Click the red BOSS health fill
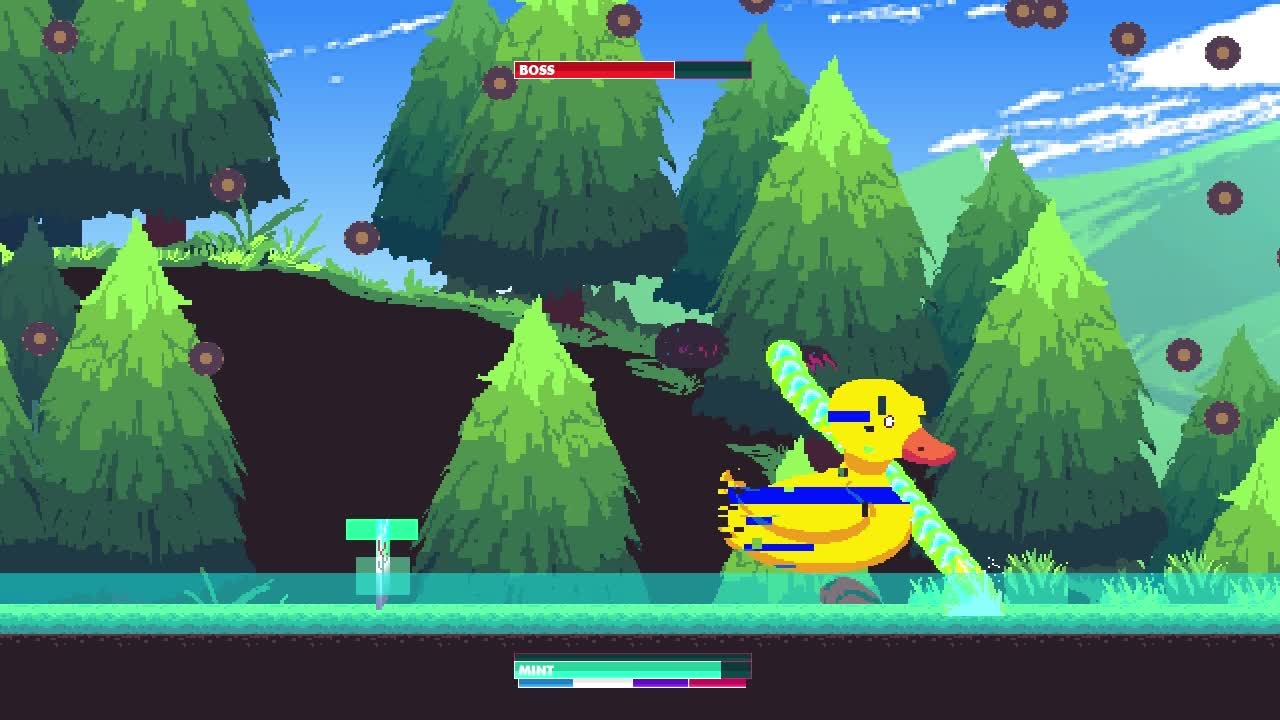The image size is (1280, 720). click(x=615, y=70)
